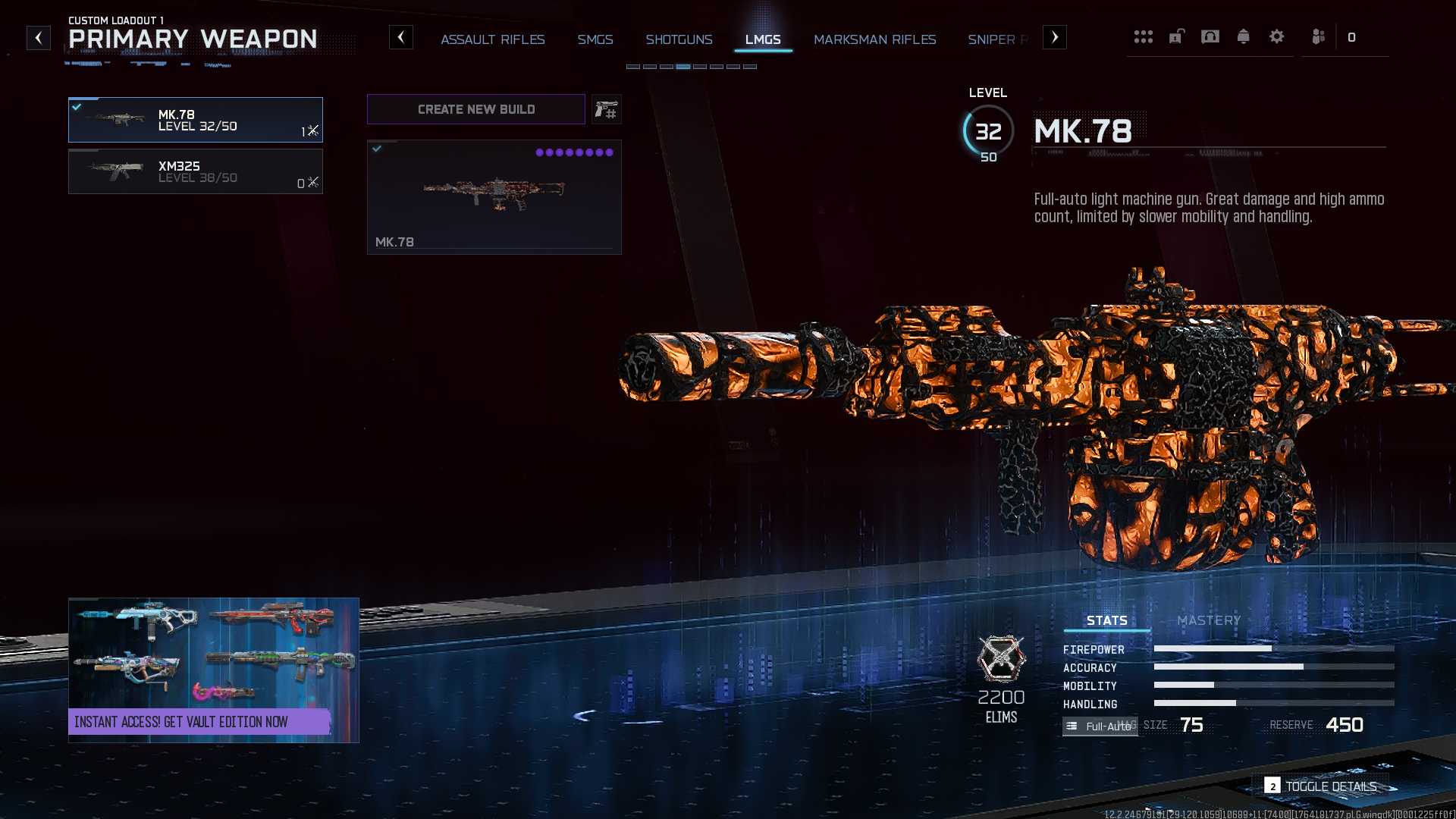Open the settings gear icon
The image size is (1456, 819).
1276,37
